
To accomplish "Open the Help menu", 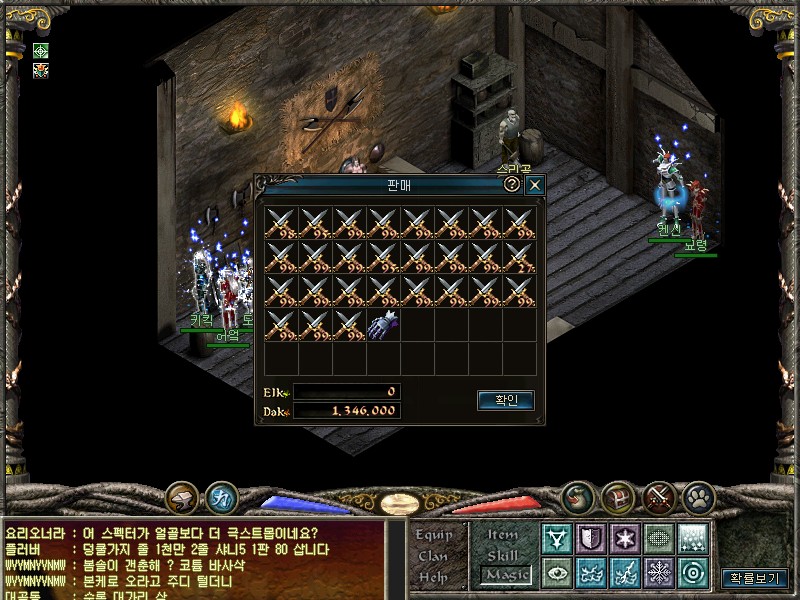I will pos(434,576).
